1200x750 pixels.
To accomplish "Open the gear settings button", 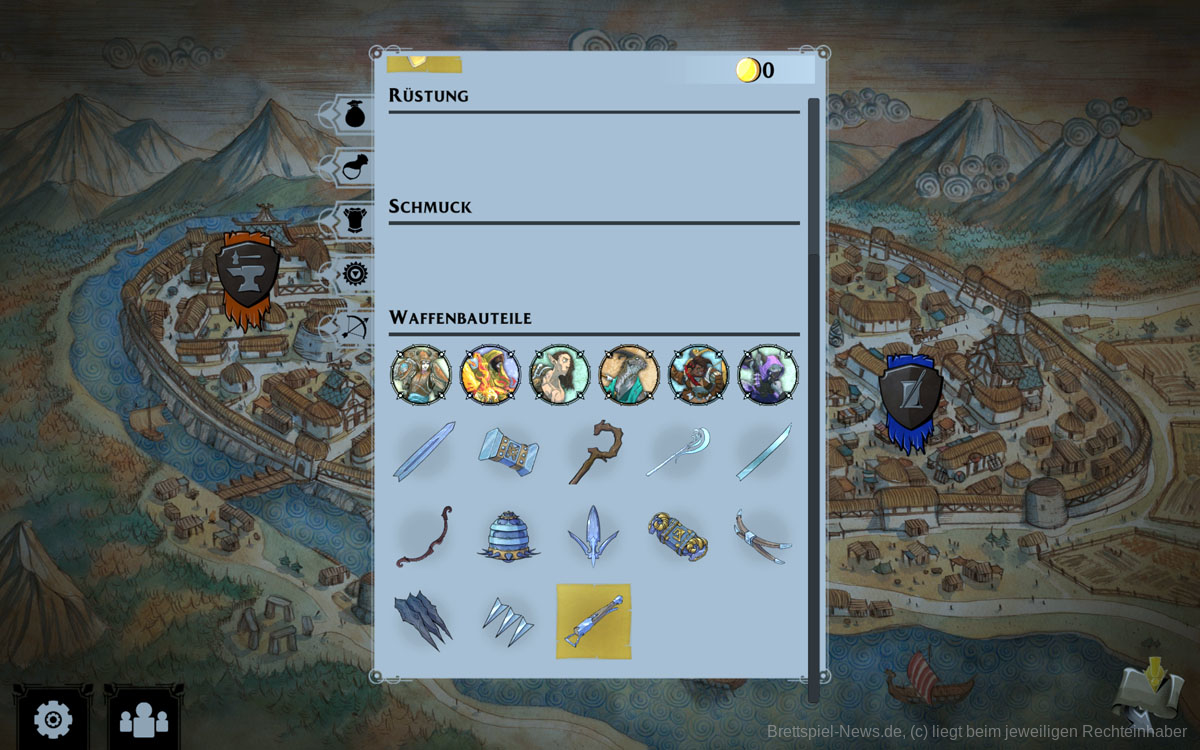I will coord(53,718).
